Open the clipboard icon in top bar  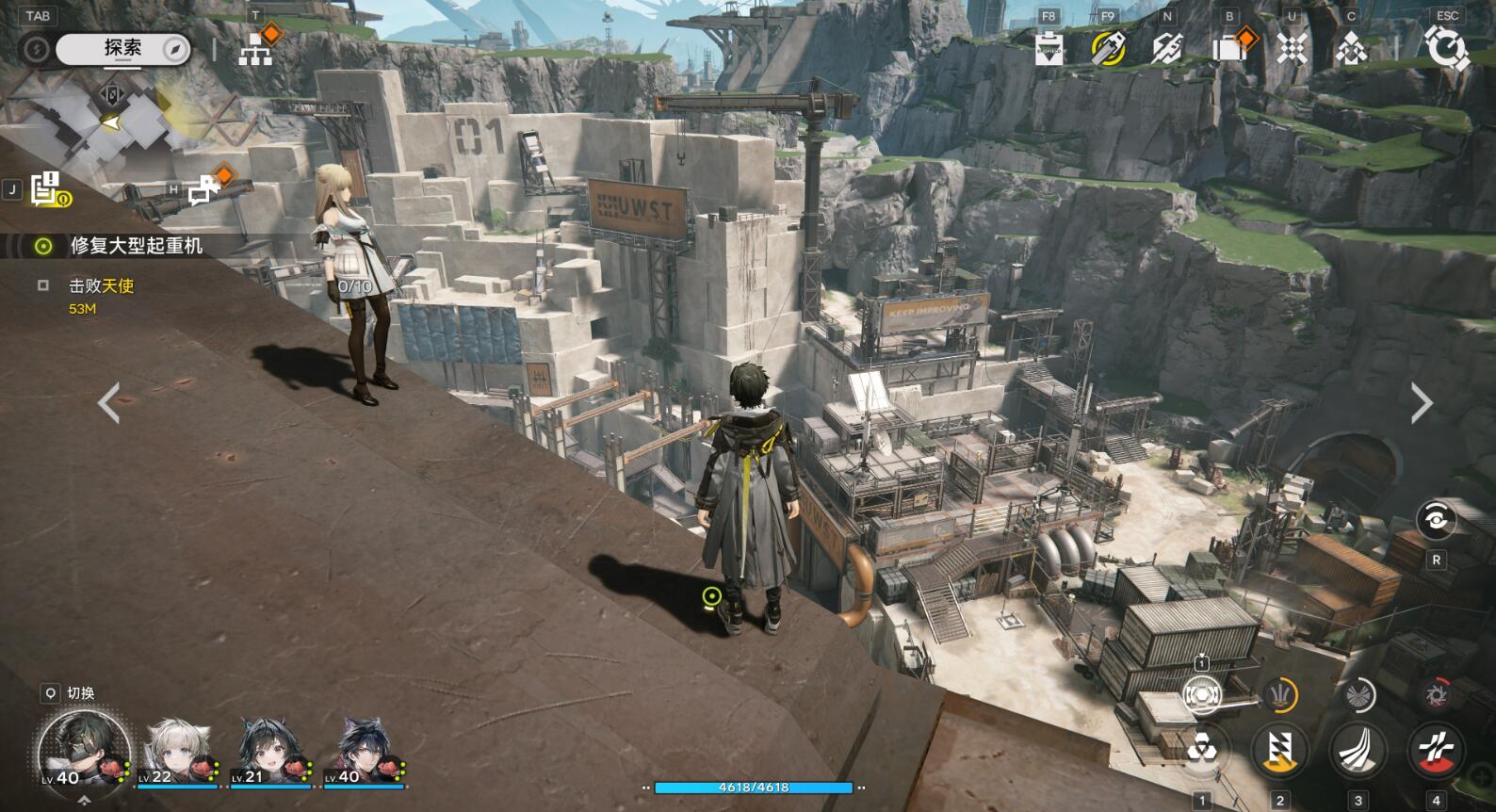tap(1049, 48)
